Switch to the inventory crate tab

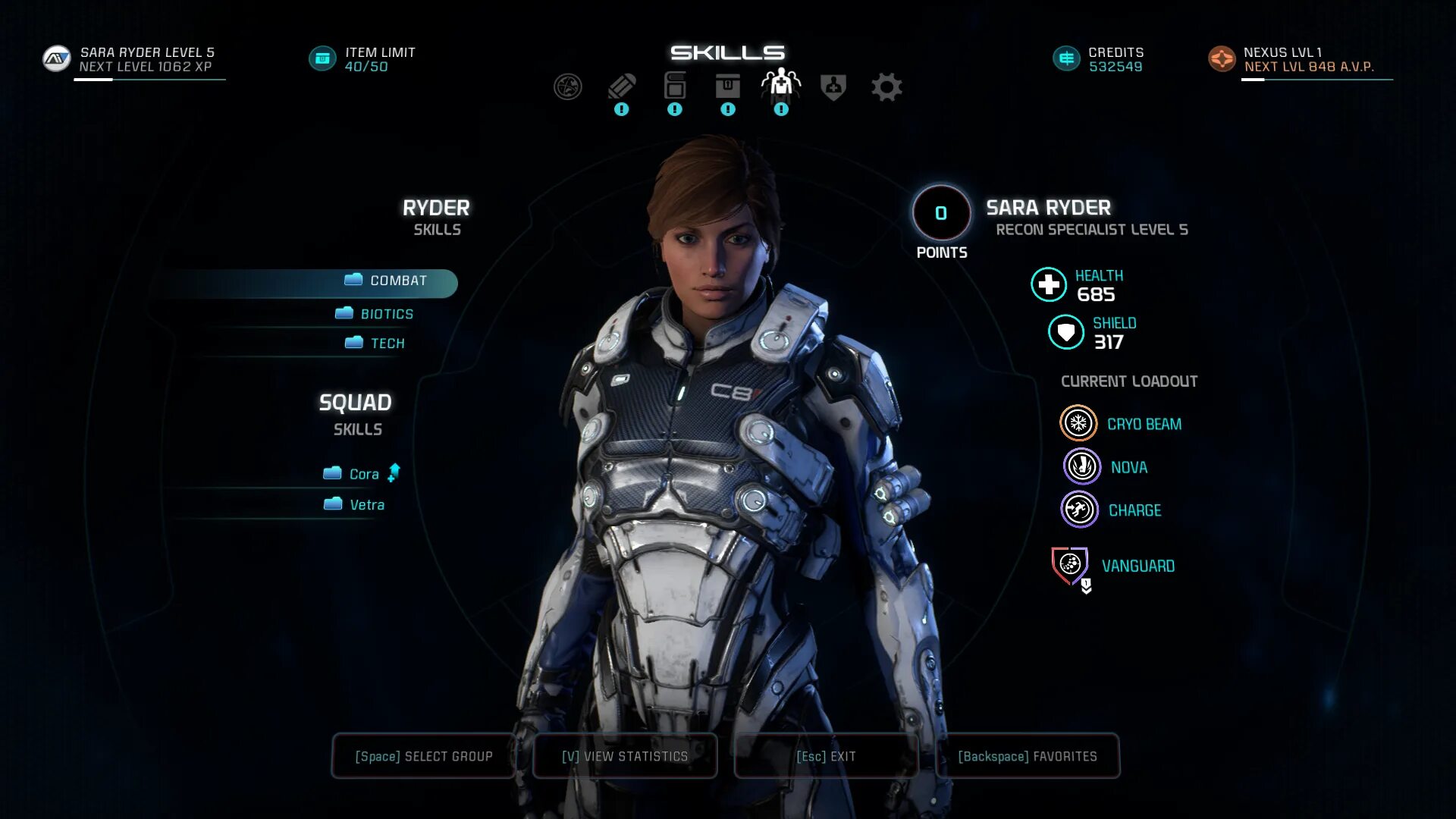[x=727, y=86]
